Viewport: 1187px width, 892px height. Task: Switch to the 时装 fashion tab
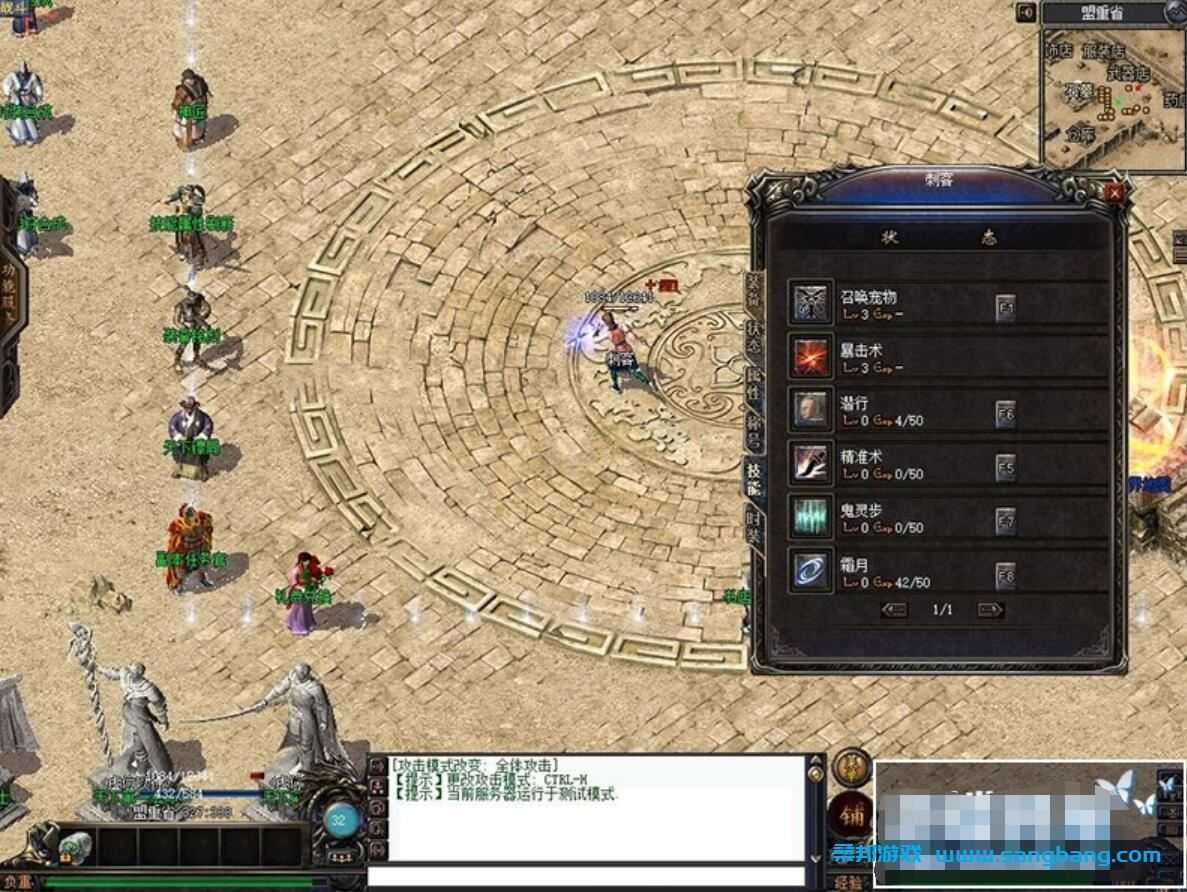click(754, 526)
